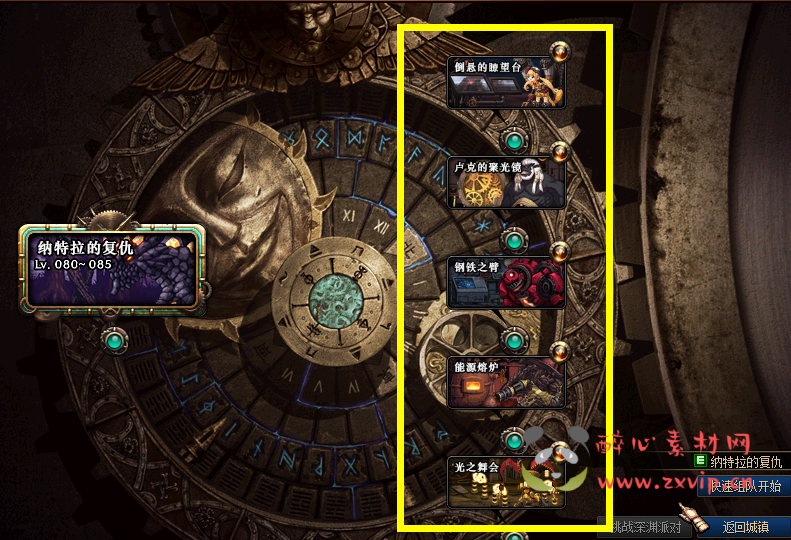
Task: Click the 快速组队开始 quick party button
Action: (745, 486)
